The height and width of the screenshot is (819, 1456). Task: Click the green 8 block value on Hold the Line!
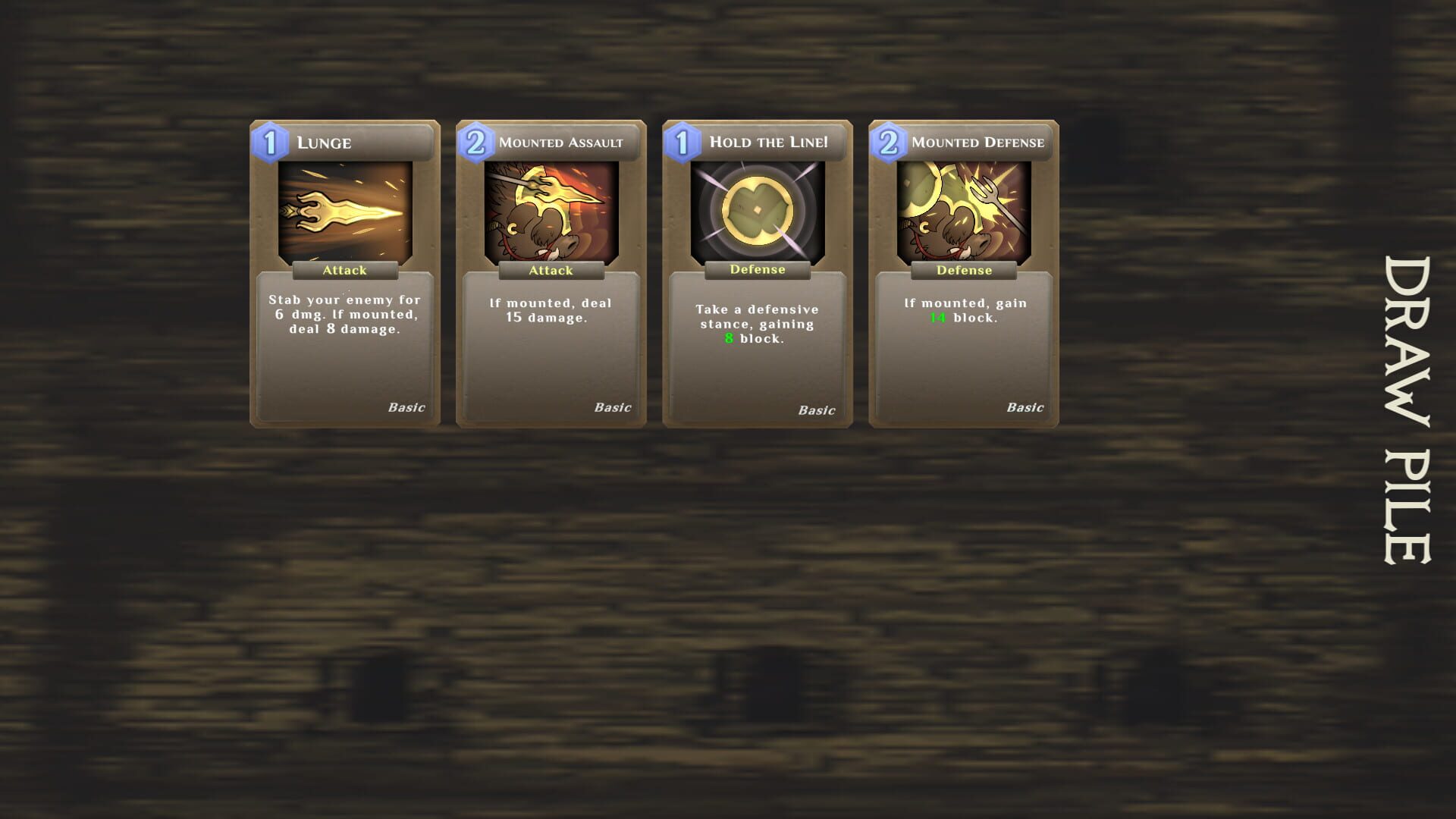tap(729, 339)
